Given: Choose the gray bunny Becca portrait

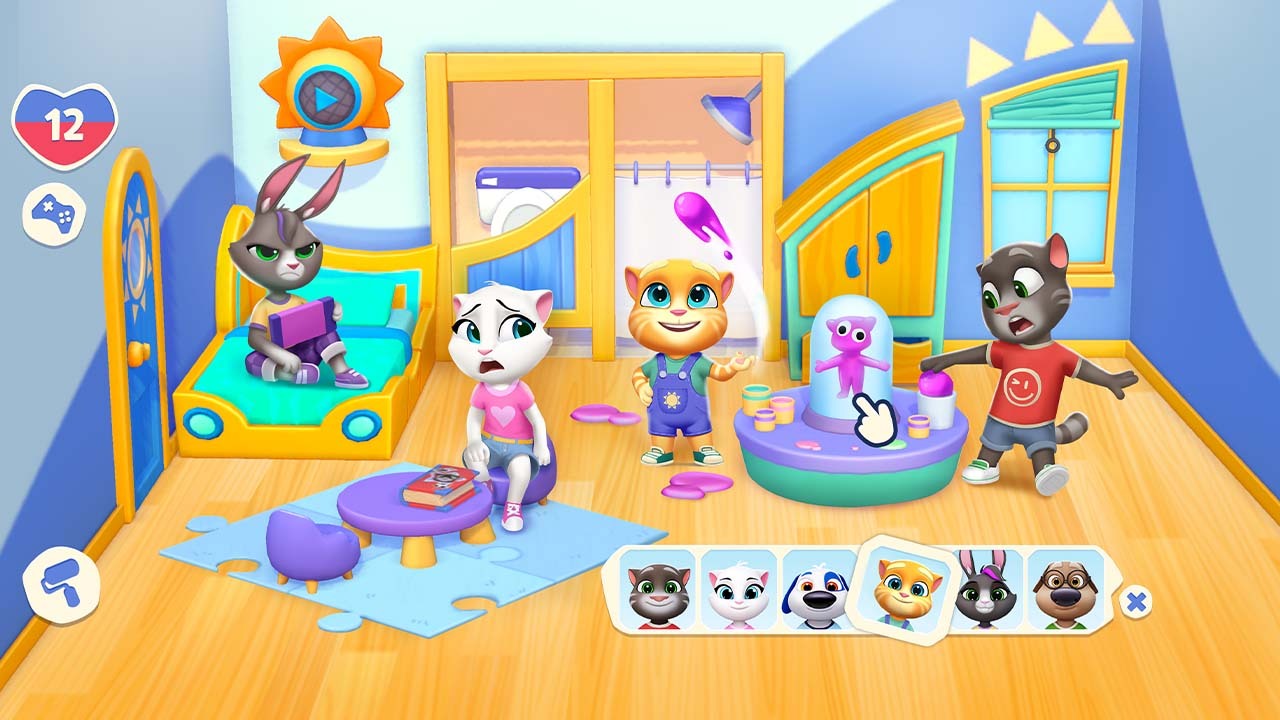Looking at the screenshot, I should 987,592.
